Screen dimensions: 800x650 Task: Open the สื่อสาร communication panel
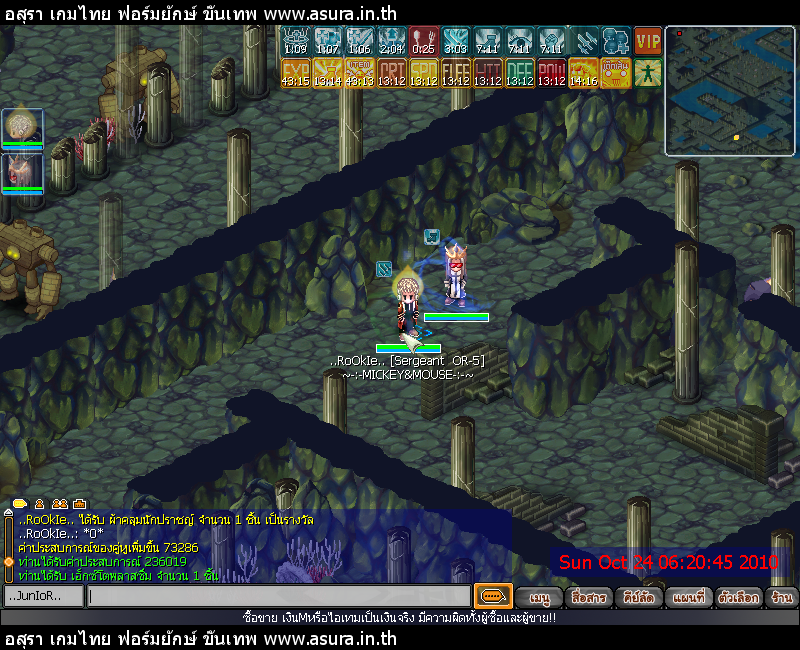point(587,597)
